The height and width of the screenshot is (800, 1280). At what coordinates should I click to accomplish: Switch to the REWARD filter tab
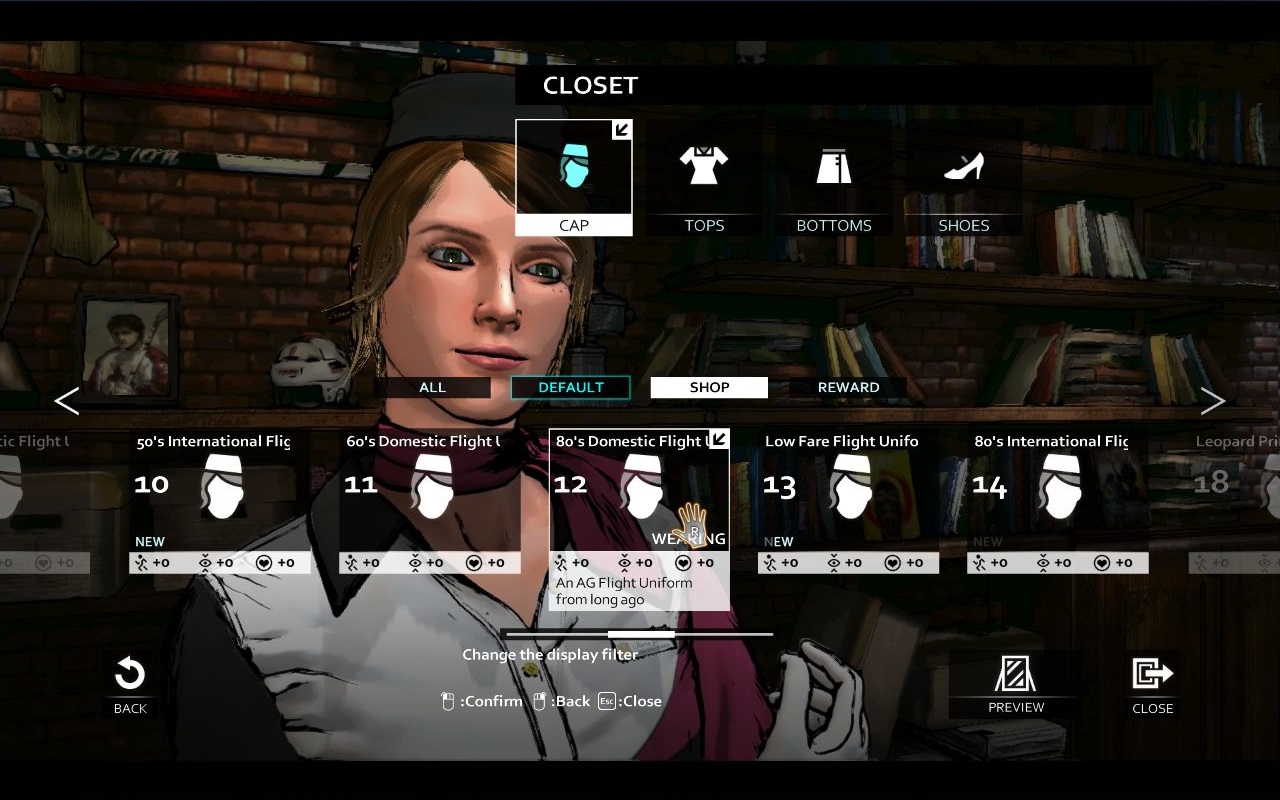click(847, 387)
